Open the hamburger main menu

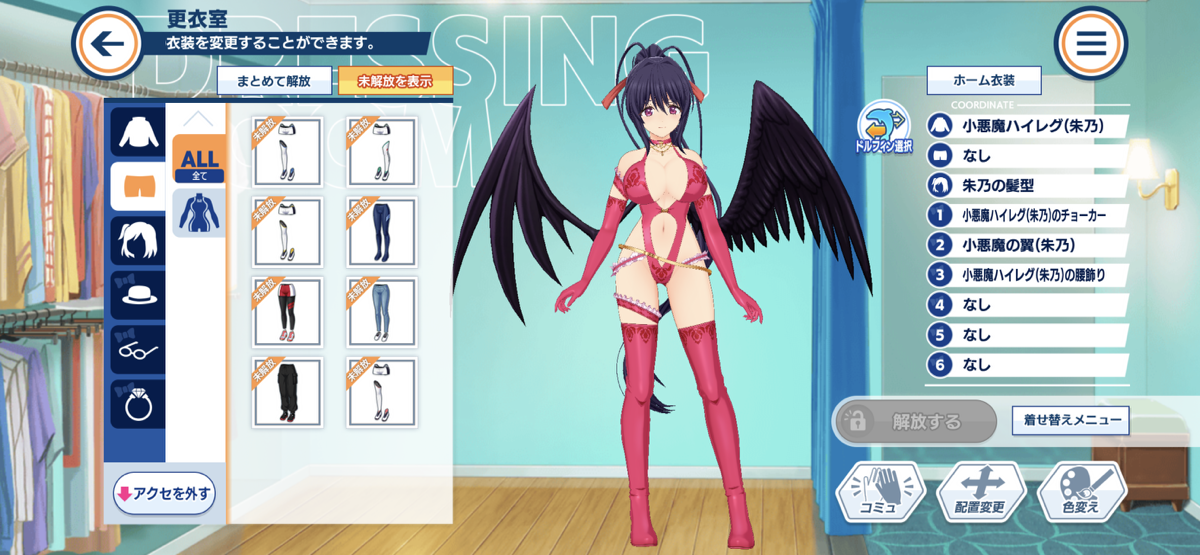coord(1090,43)
